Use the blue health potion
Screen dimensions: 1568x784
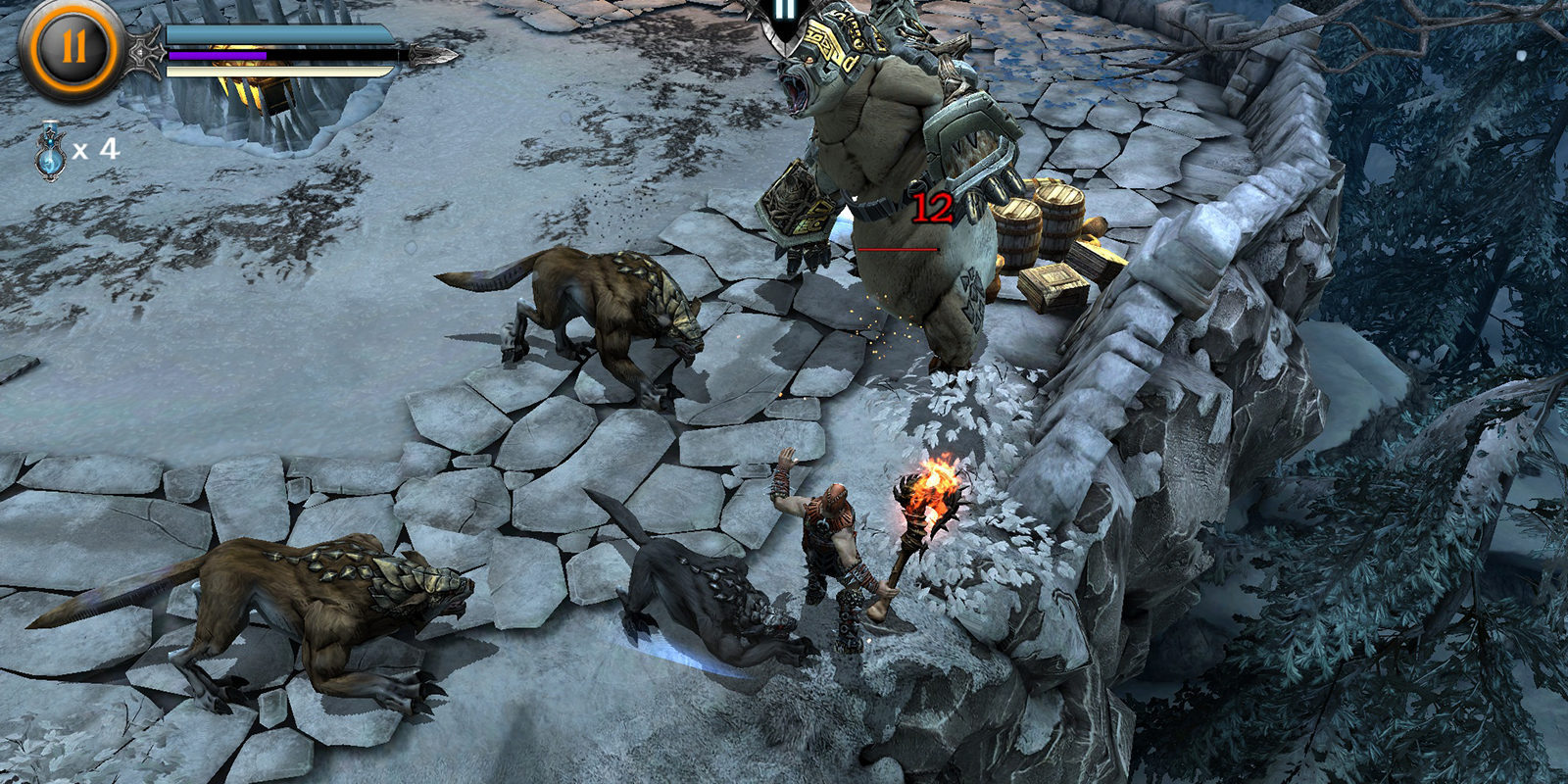51,151
